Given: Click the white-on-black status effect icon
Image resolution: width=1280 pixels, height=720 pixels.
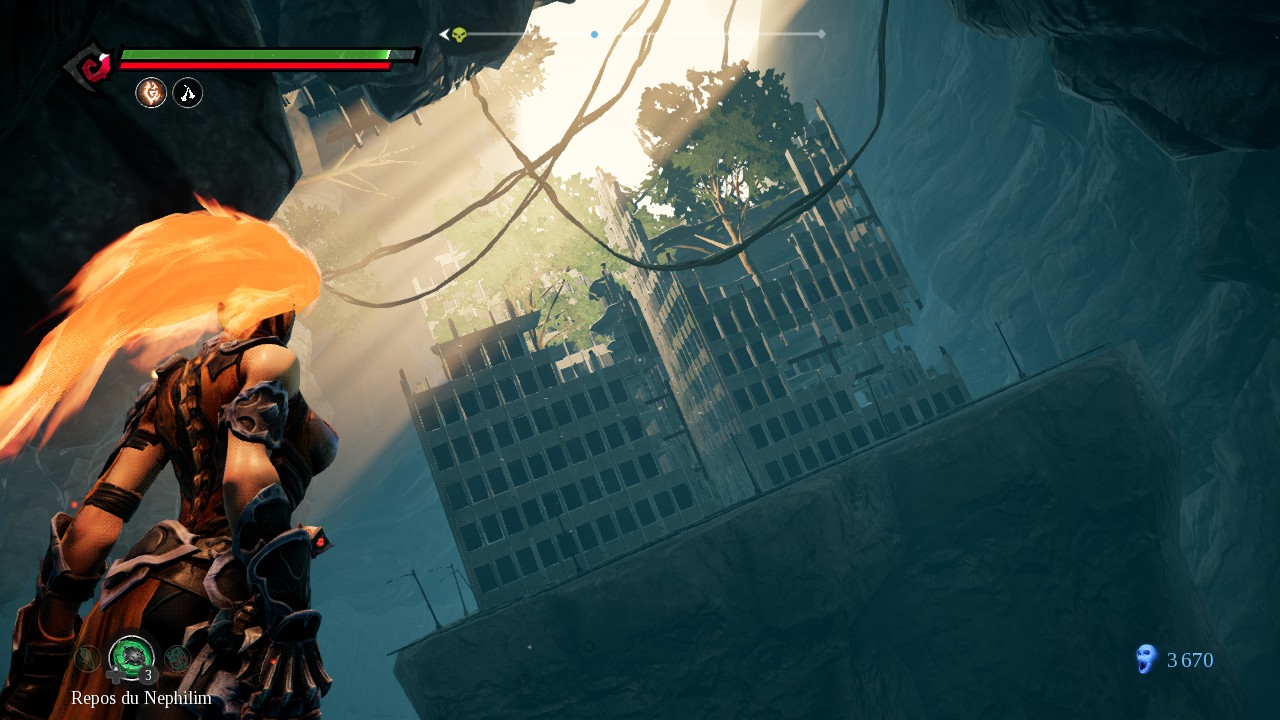Looking at the screenshot, I should pos(188,93).
